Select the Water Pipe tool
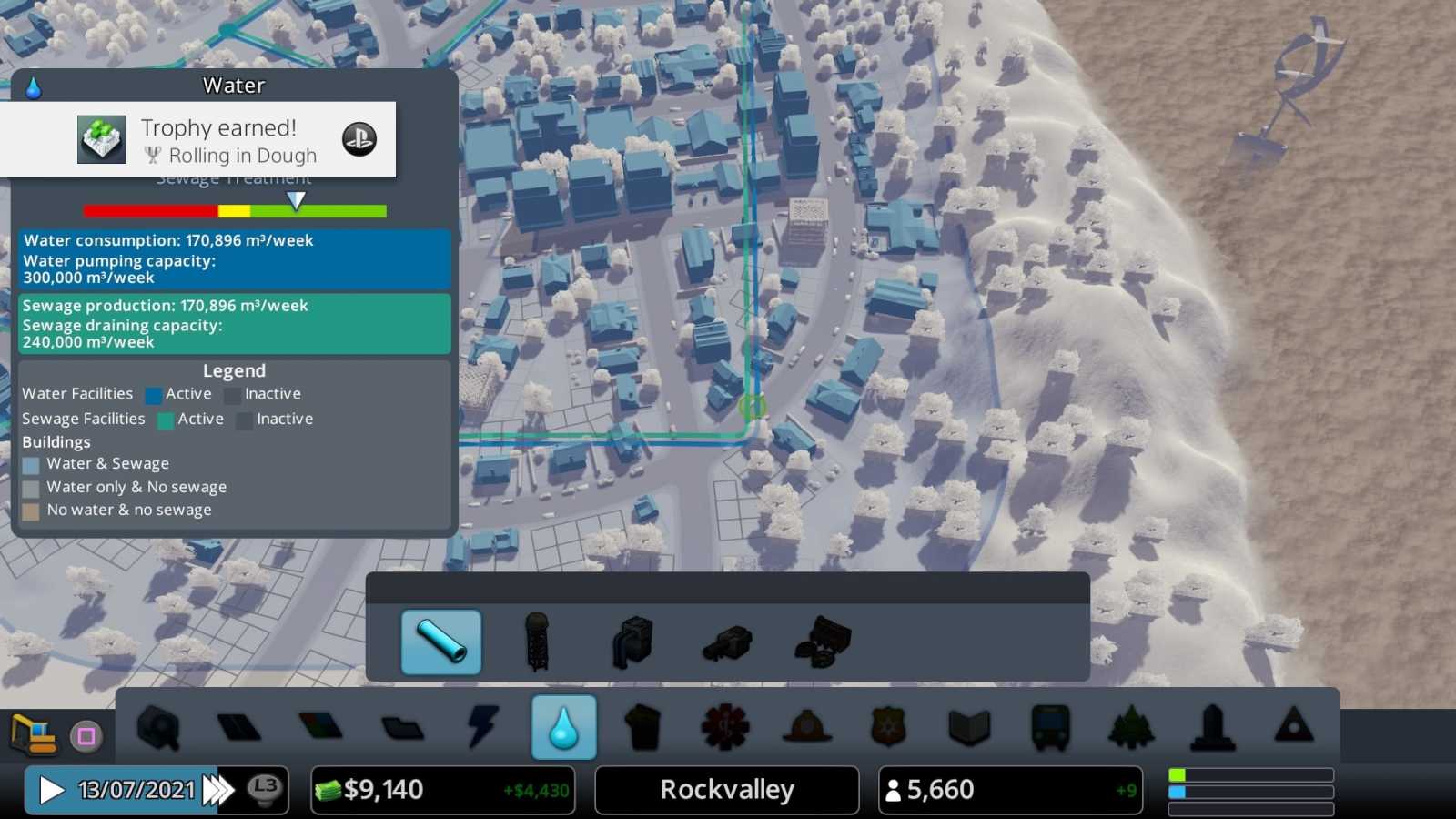Image resolution: width=1456 pixels, height=819 pixels. tap(440, 642)
